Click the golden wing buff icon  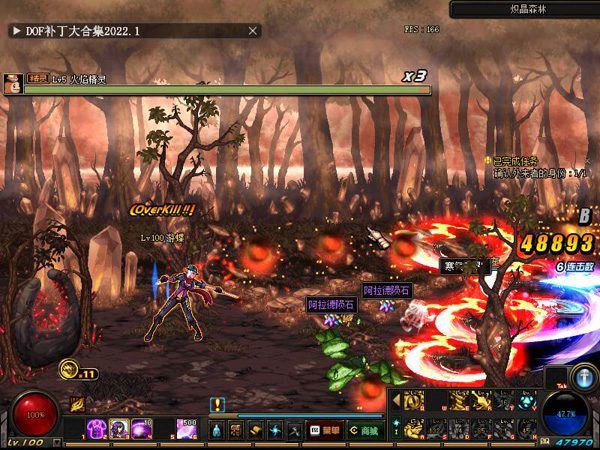pyautogui.click(x=76, y=405)
